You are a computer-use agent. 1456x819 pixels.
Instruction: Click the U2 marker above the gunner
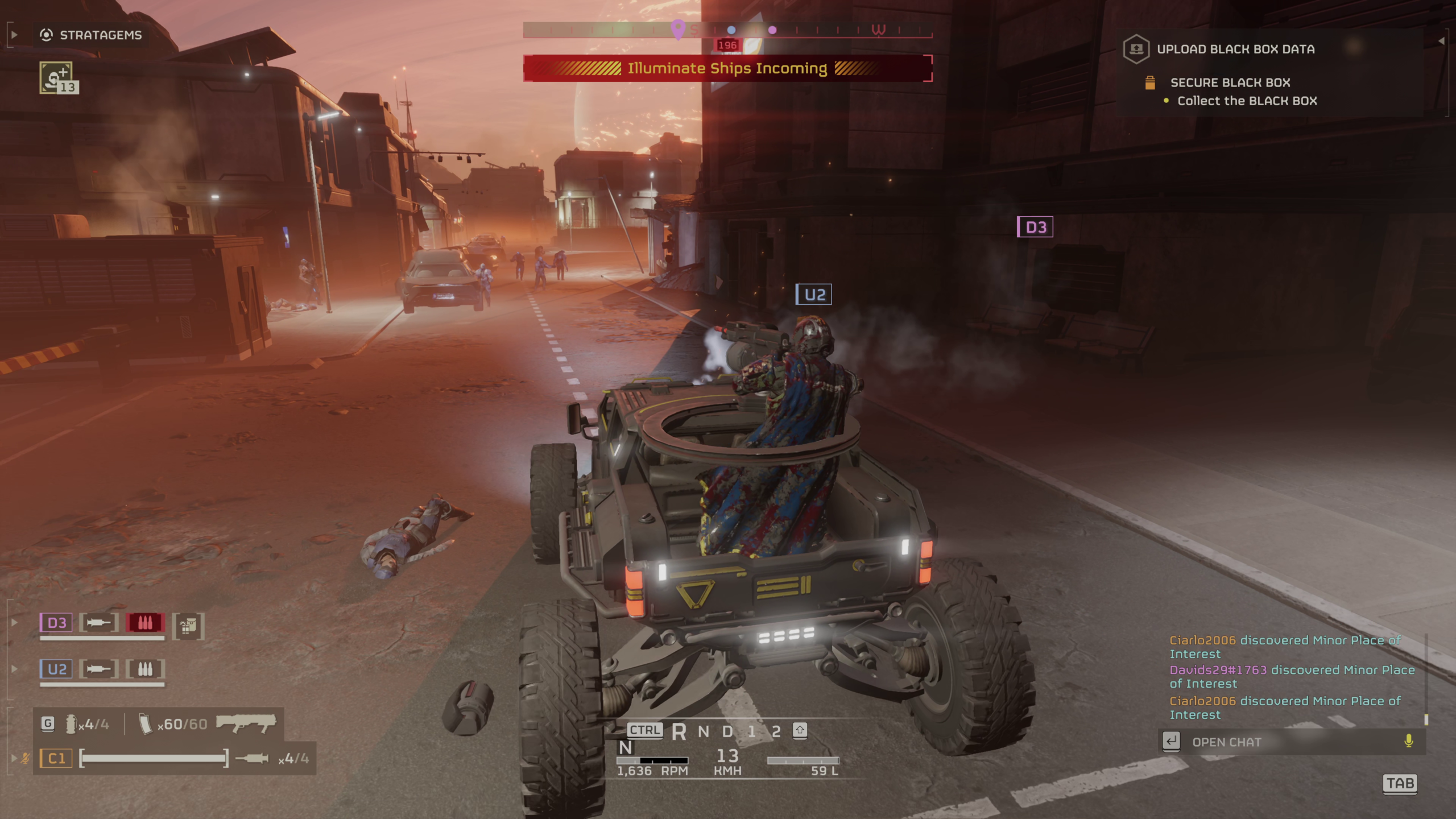tap(813, 295)
